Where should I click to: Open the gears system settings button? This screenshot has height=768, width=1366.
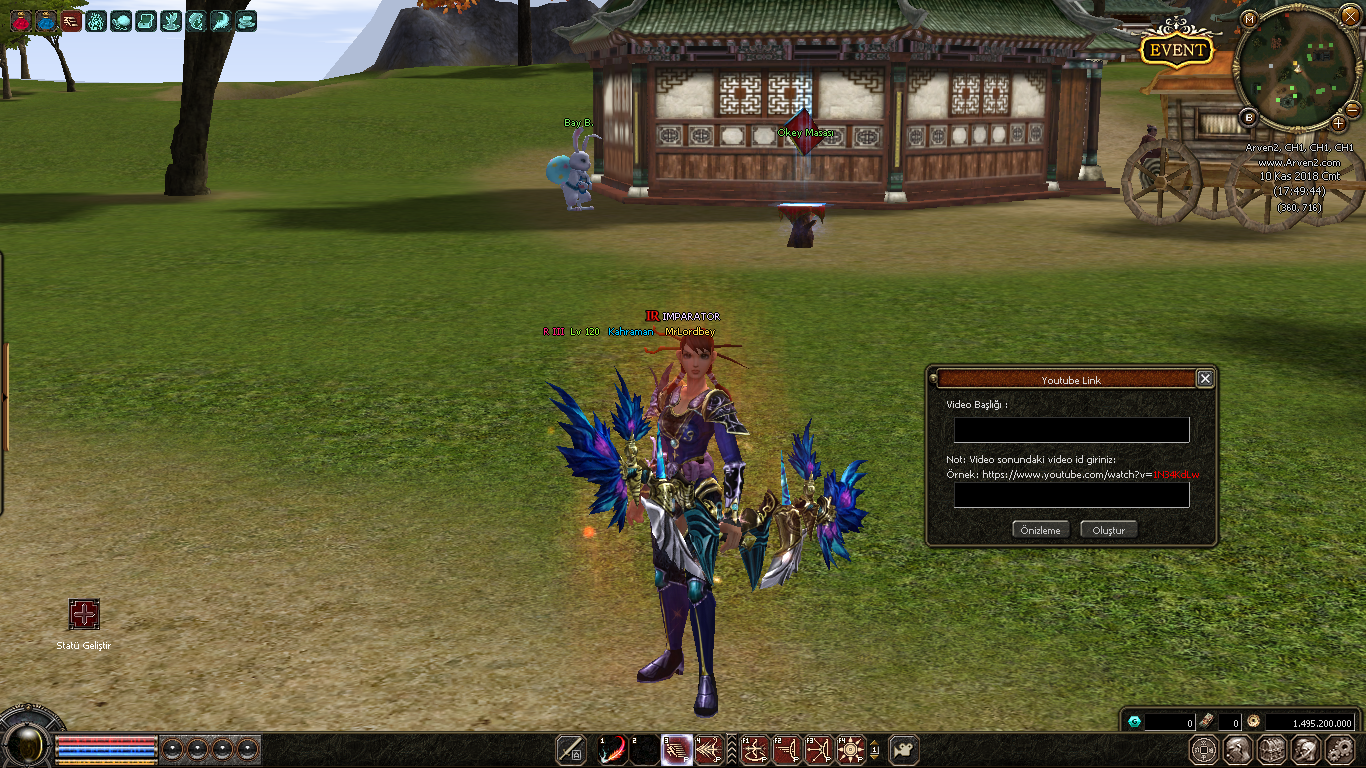tap(1340, 749)
